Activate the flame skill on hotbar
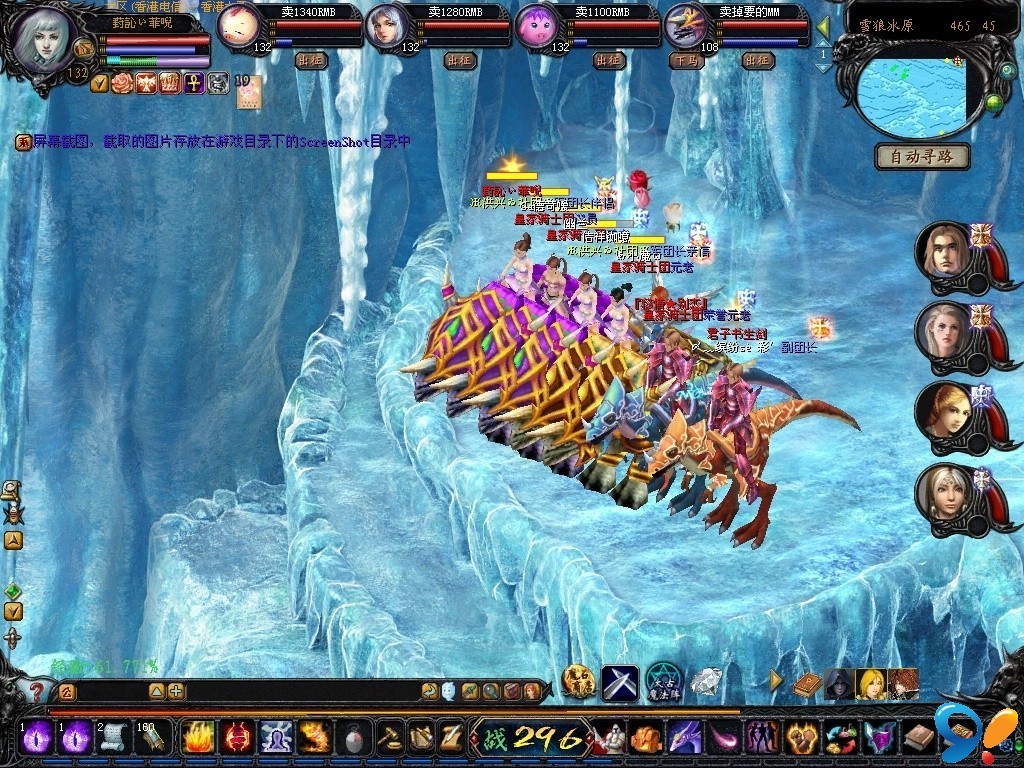The height and width of the screenshot is (768, 1024). [x=196, y=738]
